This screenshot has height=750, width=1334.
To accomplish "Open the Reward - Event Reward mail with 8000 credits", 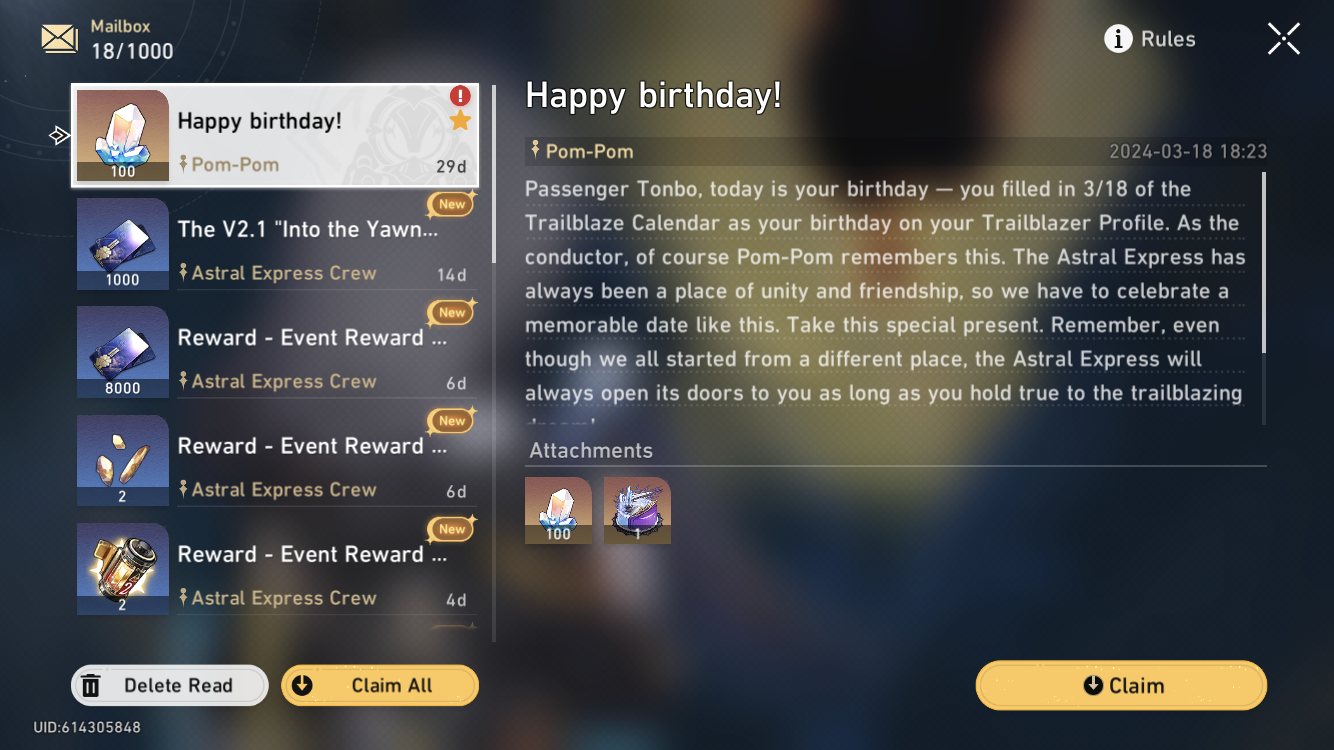I will 275,350.
